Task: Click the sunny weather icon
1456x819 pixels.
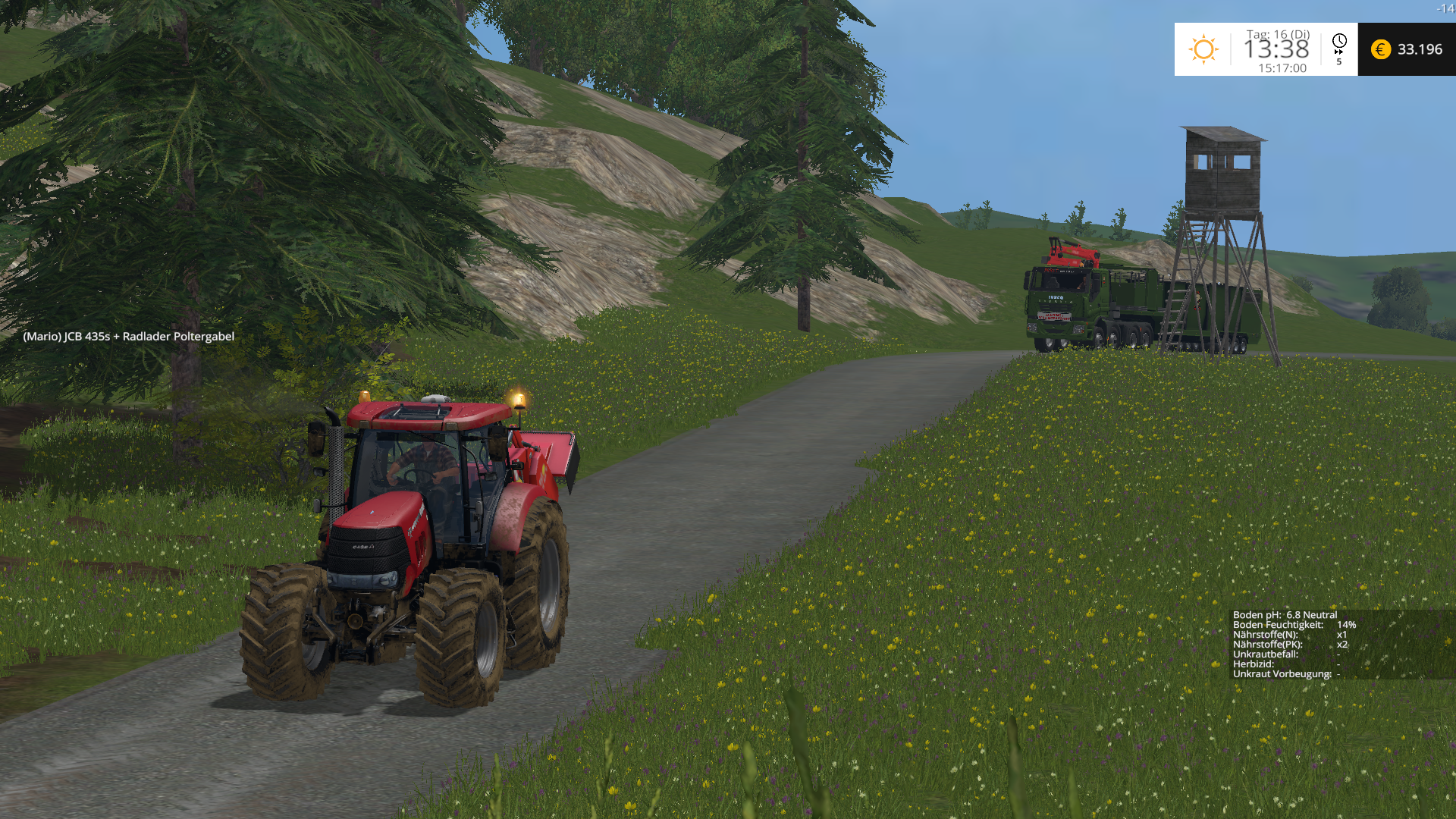Action: (1203, 49)
